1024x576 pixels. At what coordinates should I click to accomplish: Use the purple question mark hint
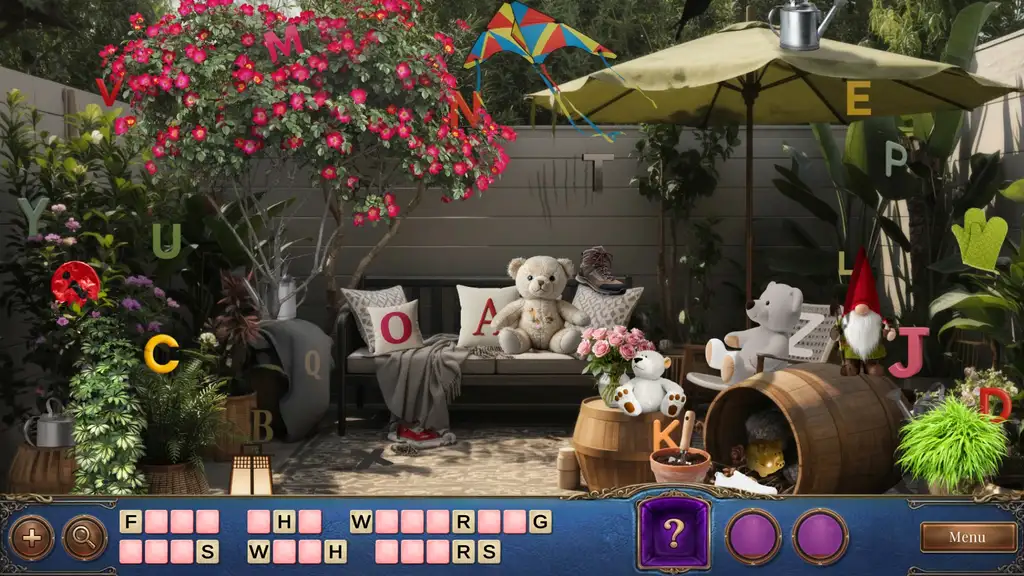coord(674,534)
